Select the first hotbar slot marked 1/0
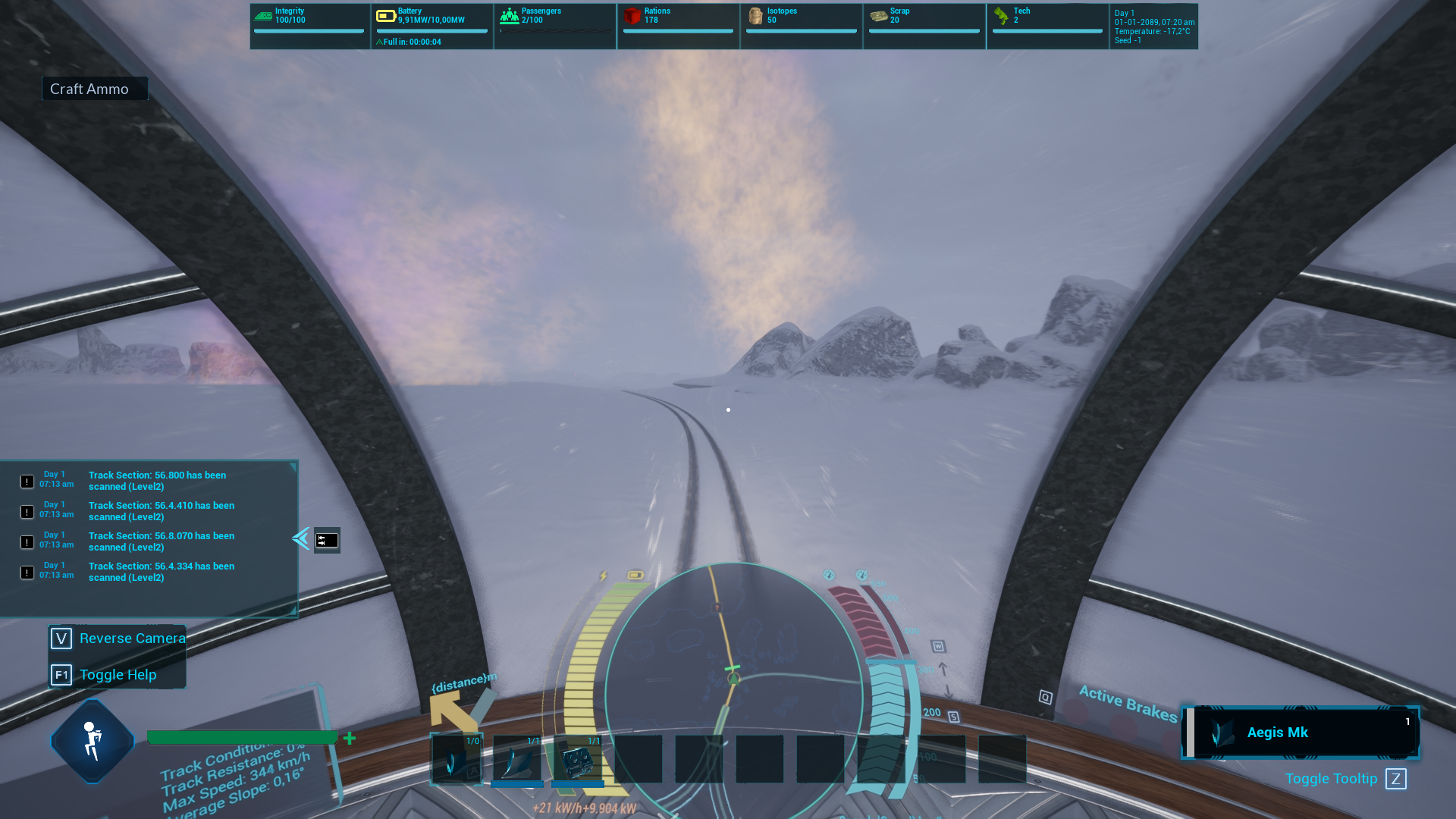The image size is (1456, 819). click(457, 758)
